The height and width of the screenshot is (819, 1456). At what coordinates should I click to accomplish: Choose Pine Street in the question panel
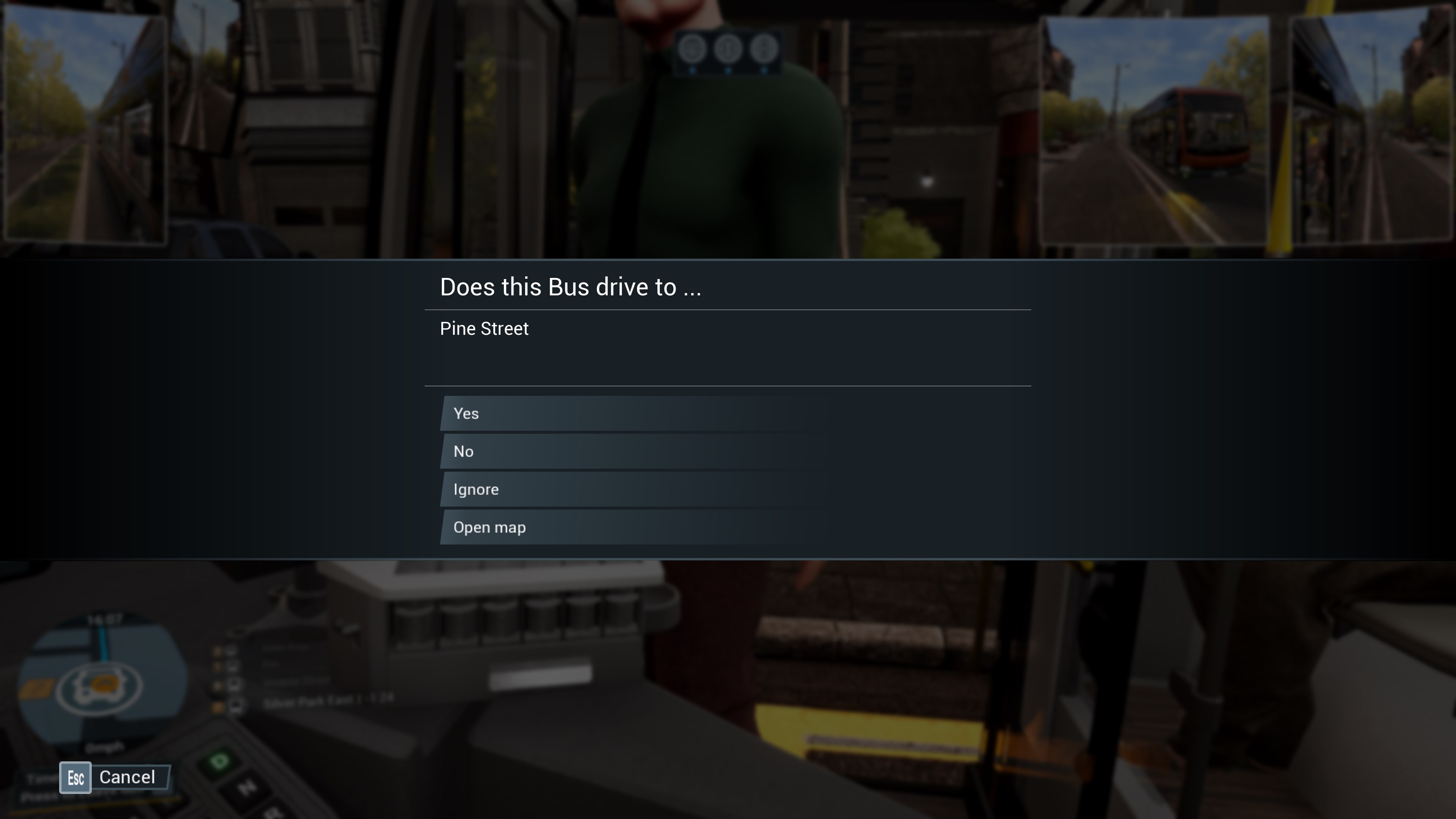tap(485, 328)
